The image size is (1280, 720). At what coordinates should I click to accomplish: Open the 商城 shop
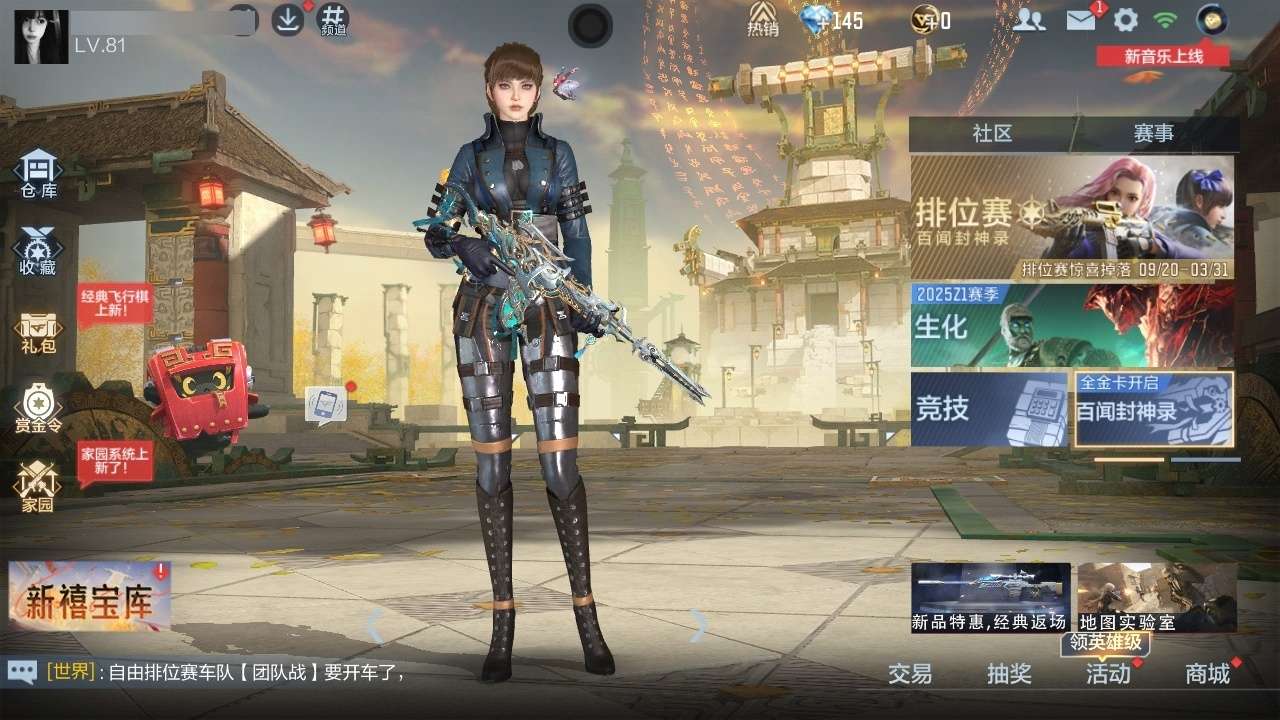click(x=1207, y=673)
